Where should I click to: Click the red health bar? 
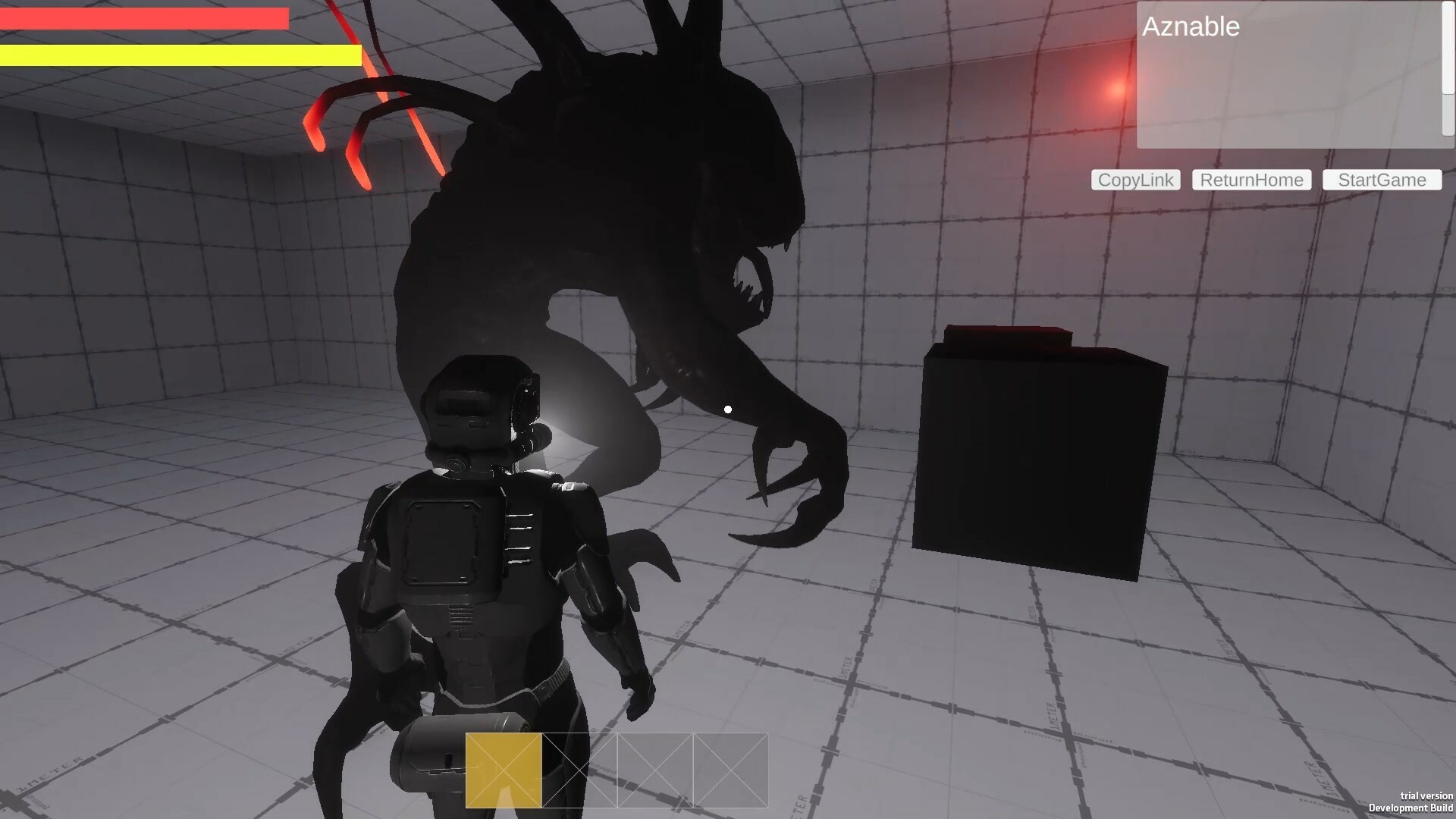(144, 17)
